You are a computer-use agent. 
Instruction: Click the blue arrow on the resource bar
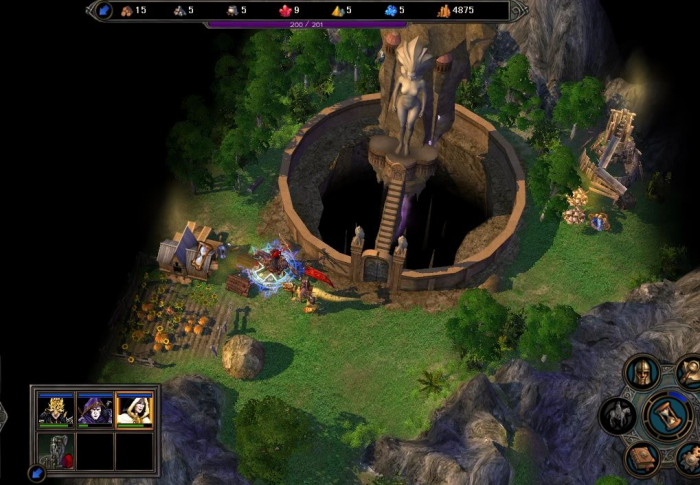(x=104, y=11)
